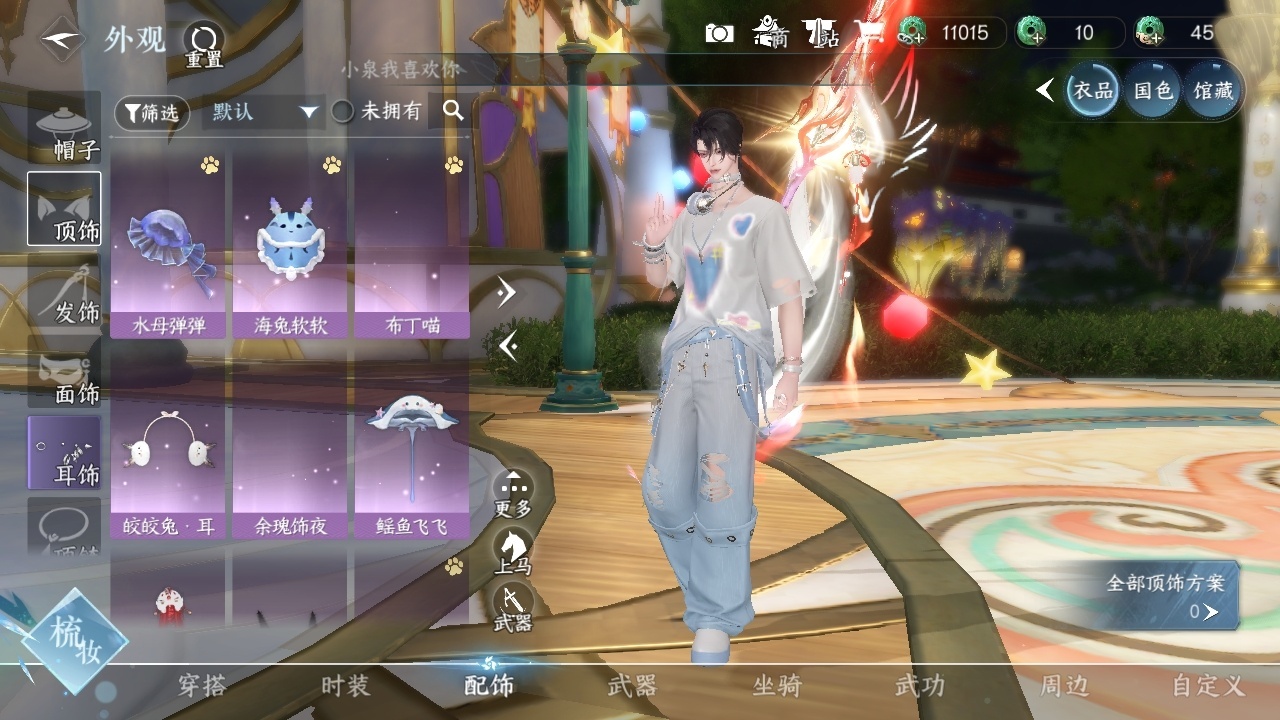Pick the 海兔软软 item

[x=290, y=250]
